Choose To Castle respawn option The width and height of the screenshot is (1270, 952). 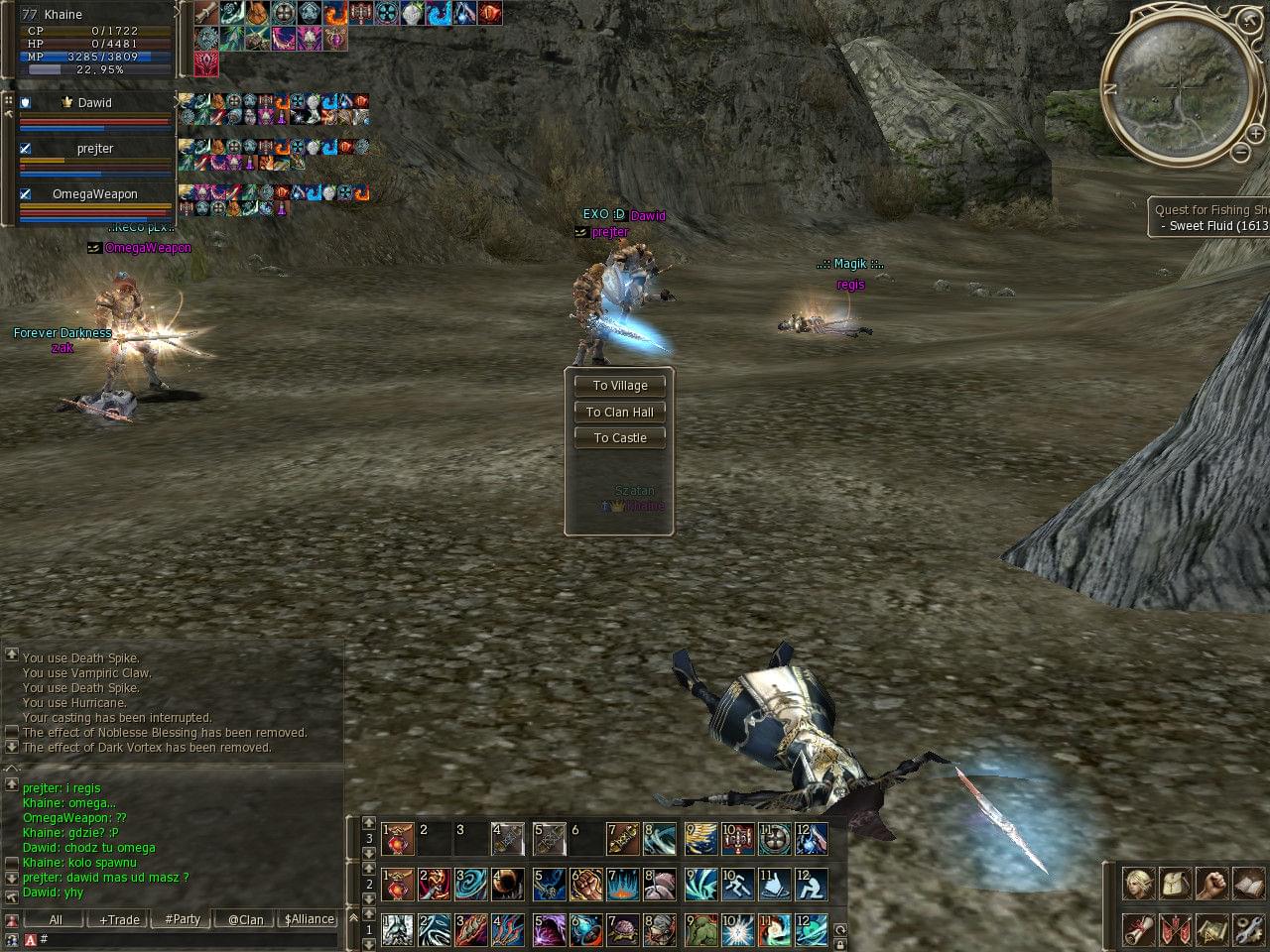click(619, 437)
